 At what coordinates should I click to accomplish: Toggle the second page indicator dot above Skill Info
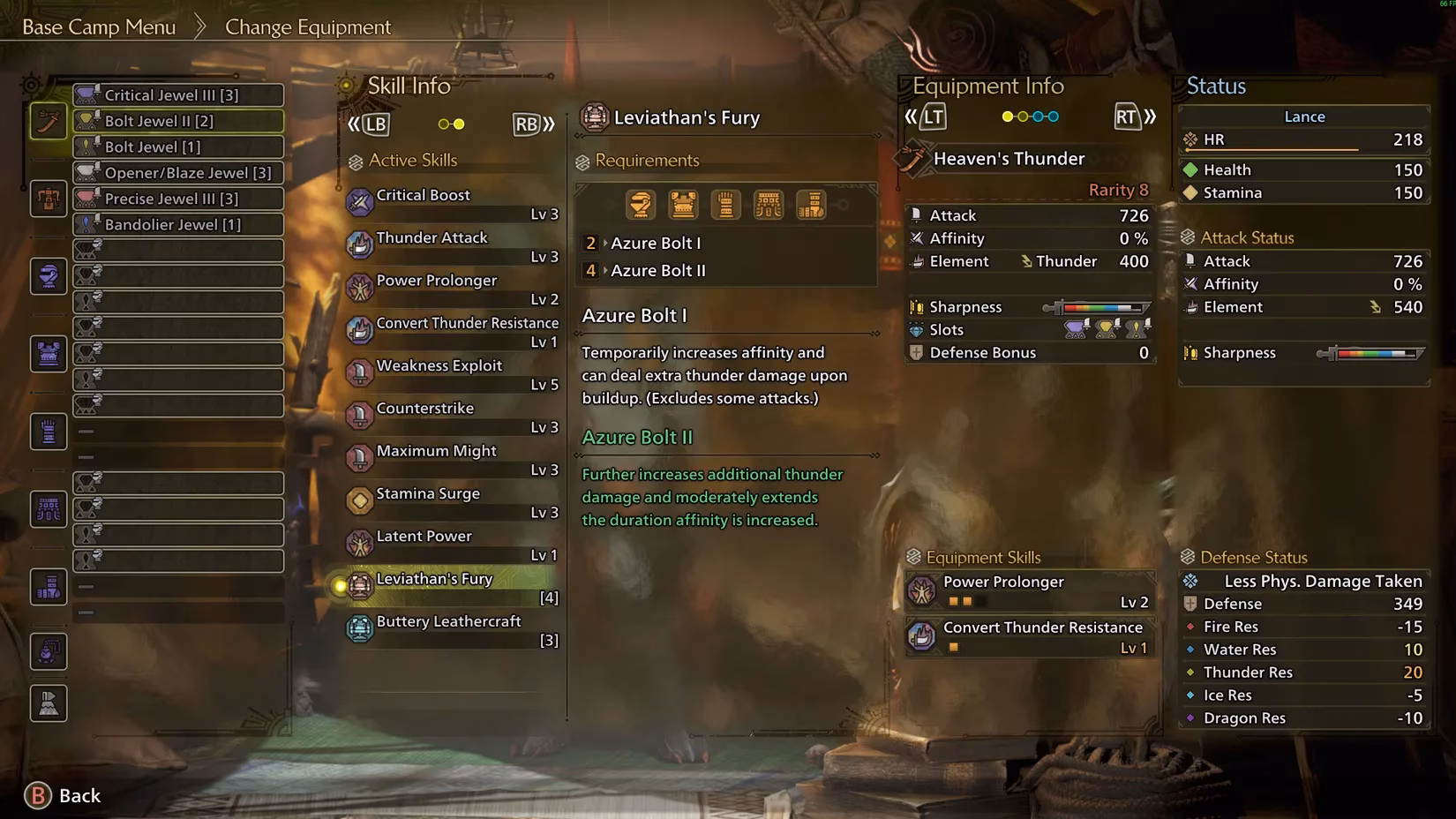457,124
